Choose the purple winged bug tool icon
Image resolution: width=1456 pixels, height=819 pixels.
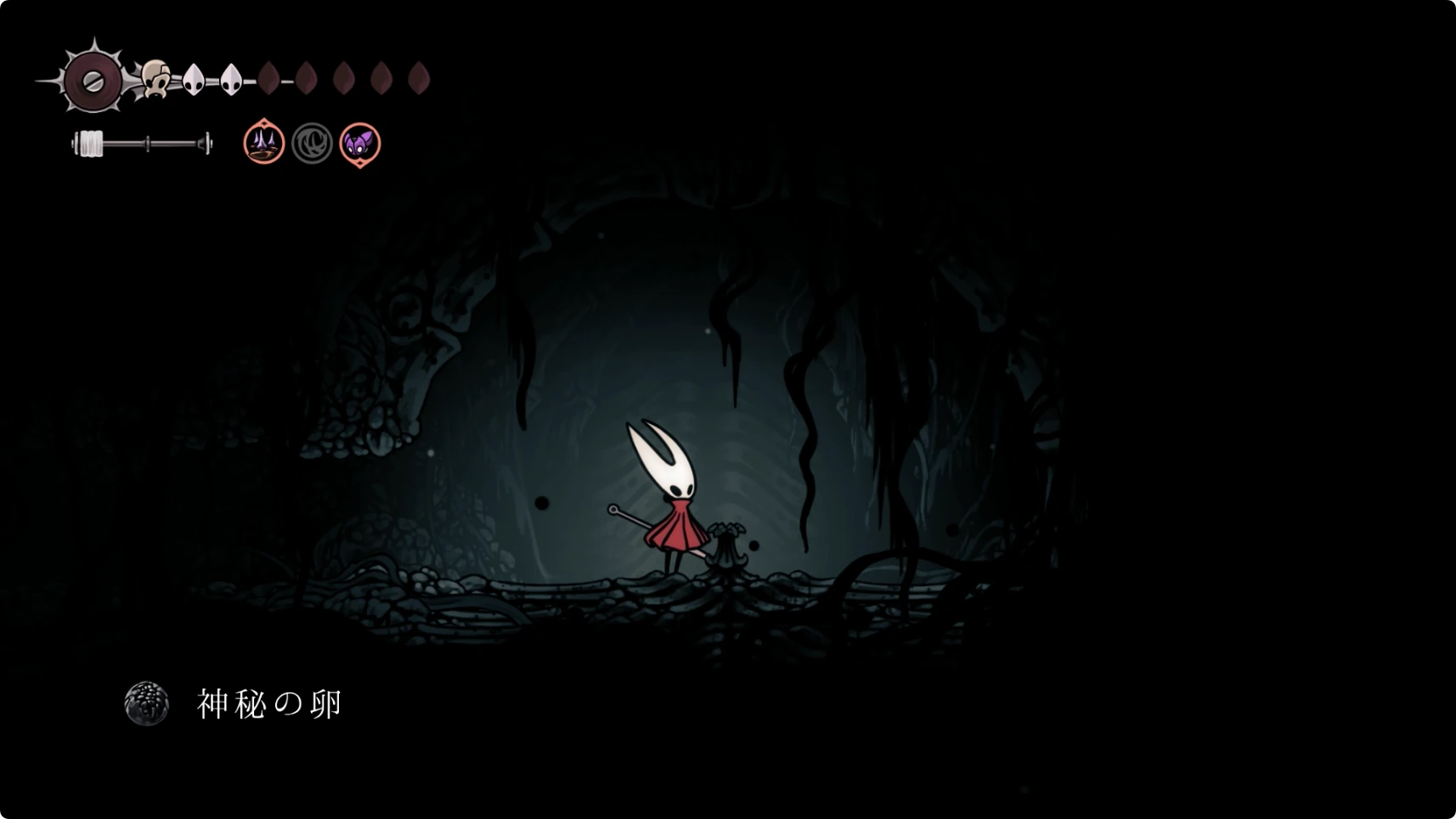(x=360, y=144)
